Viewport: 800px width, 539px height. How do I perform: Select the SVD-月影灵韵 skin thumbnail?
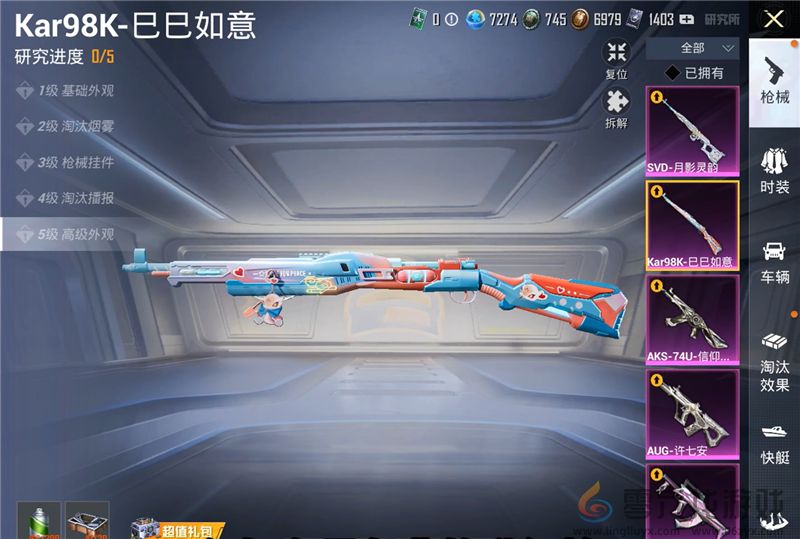tap(692, 130)
